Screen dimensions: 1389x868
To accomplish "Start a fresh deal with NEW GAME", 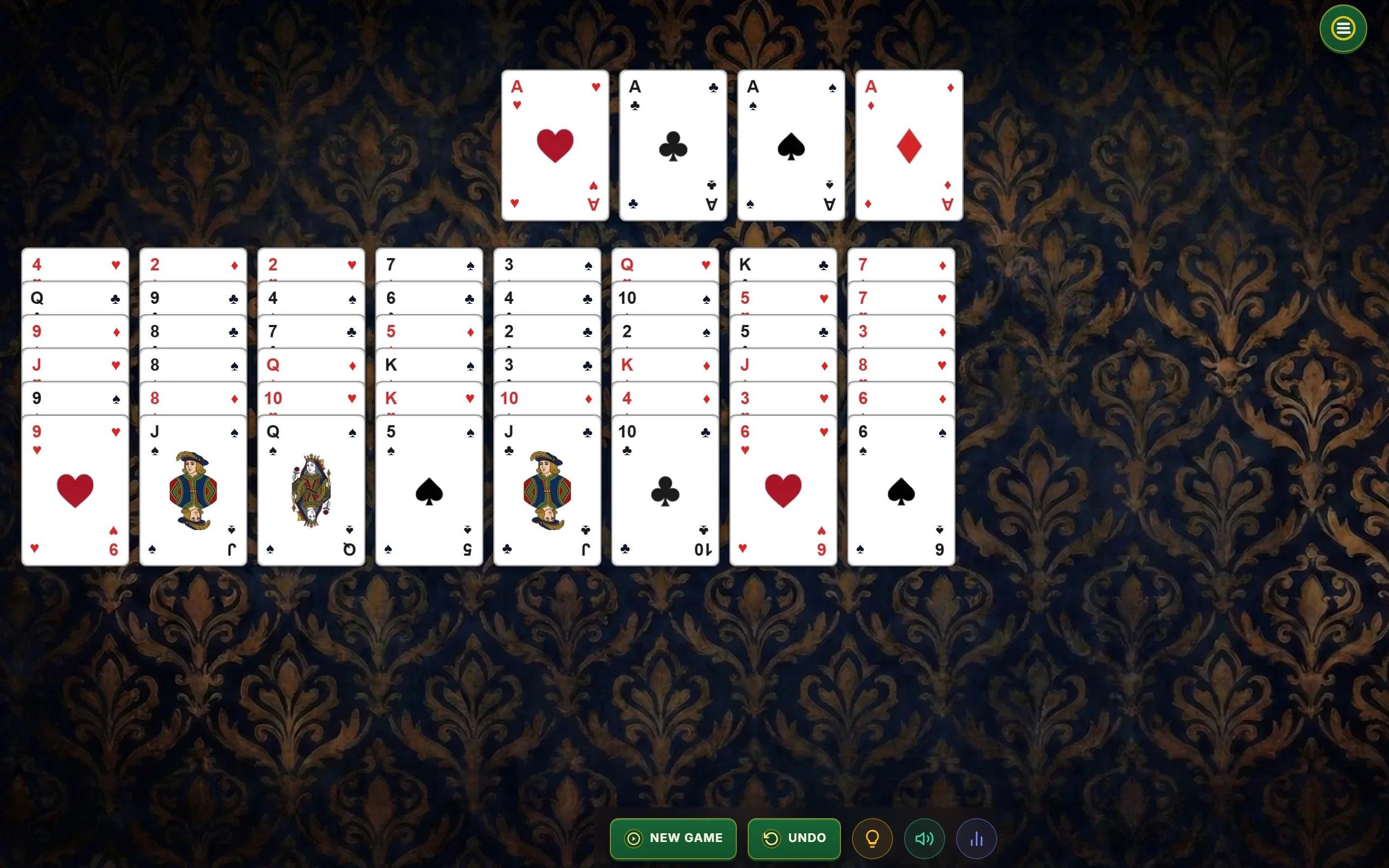I will coord(673,838).
